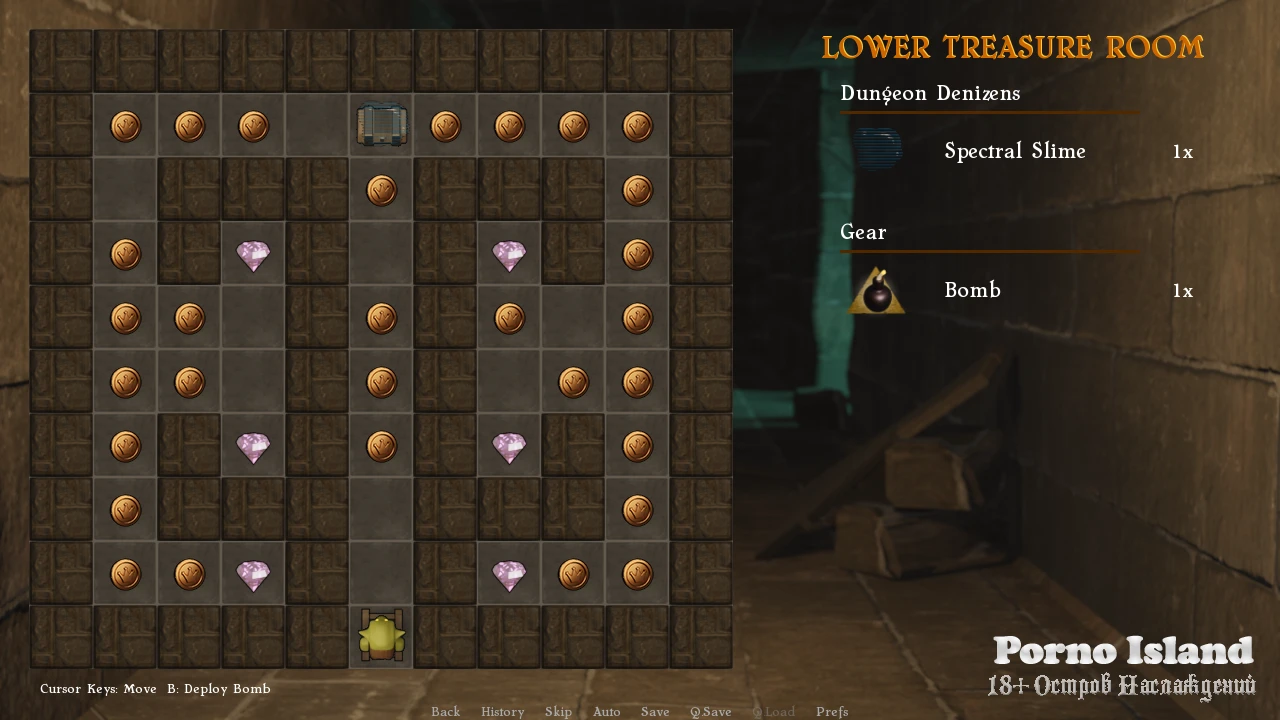Open the Save menu

pyautogui.click(x=655, y=712)
